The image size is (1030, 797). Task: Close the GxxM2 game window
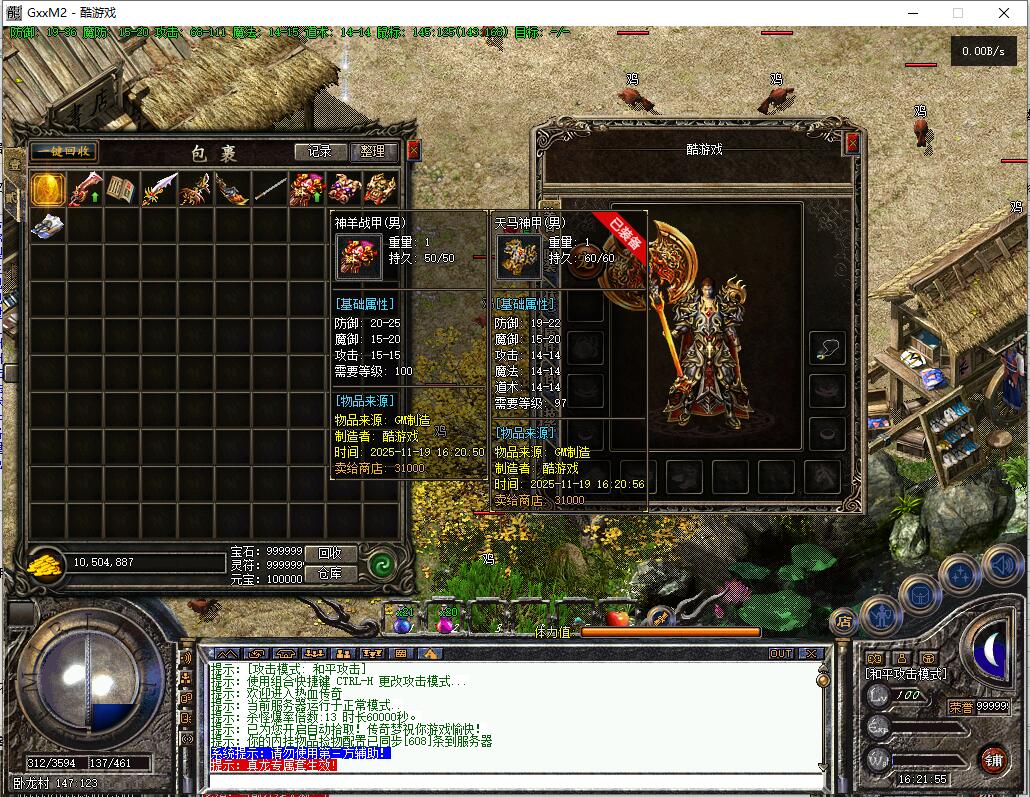[1004, 14]
